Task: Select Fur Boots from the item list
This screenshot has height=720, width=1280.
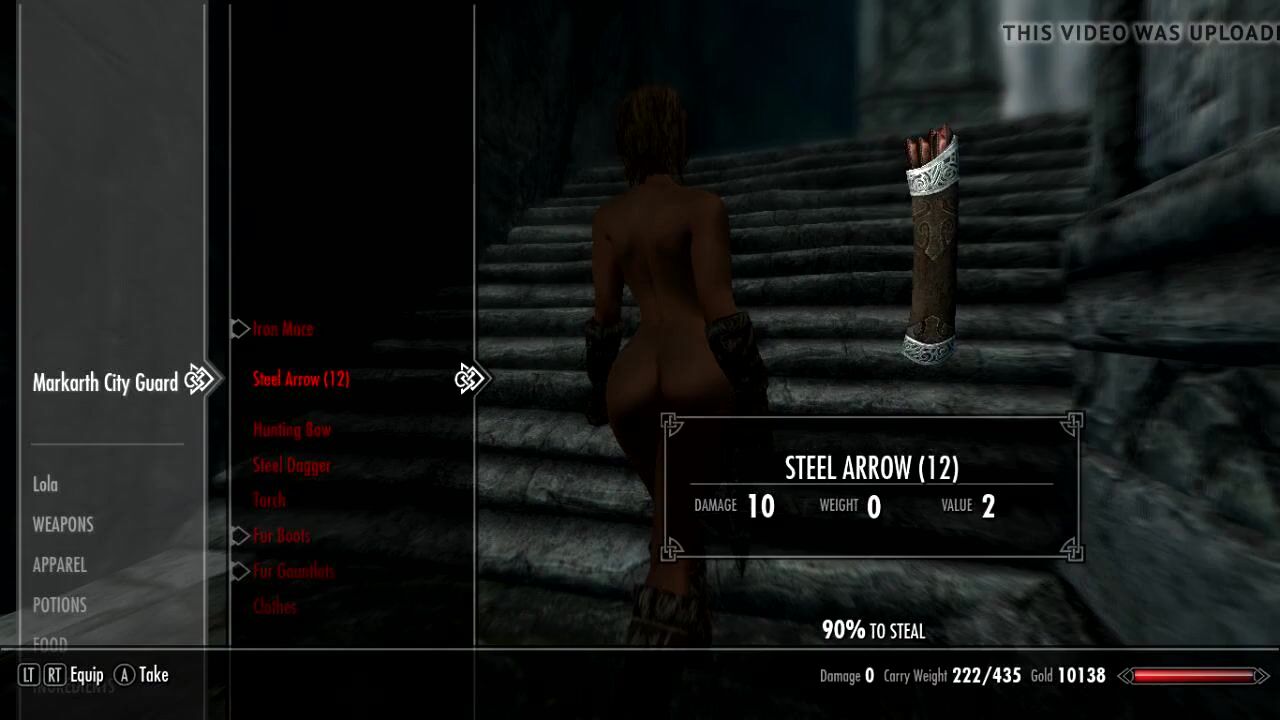Action: [x=281, y=536]
